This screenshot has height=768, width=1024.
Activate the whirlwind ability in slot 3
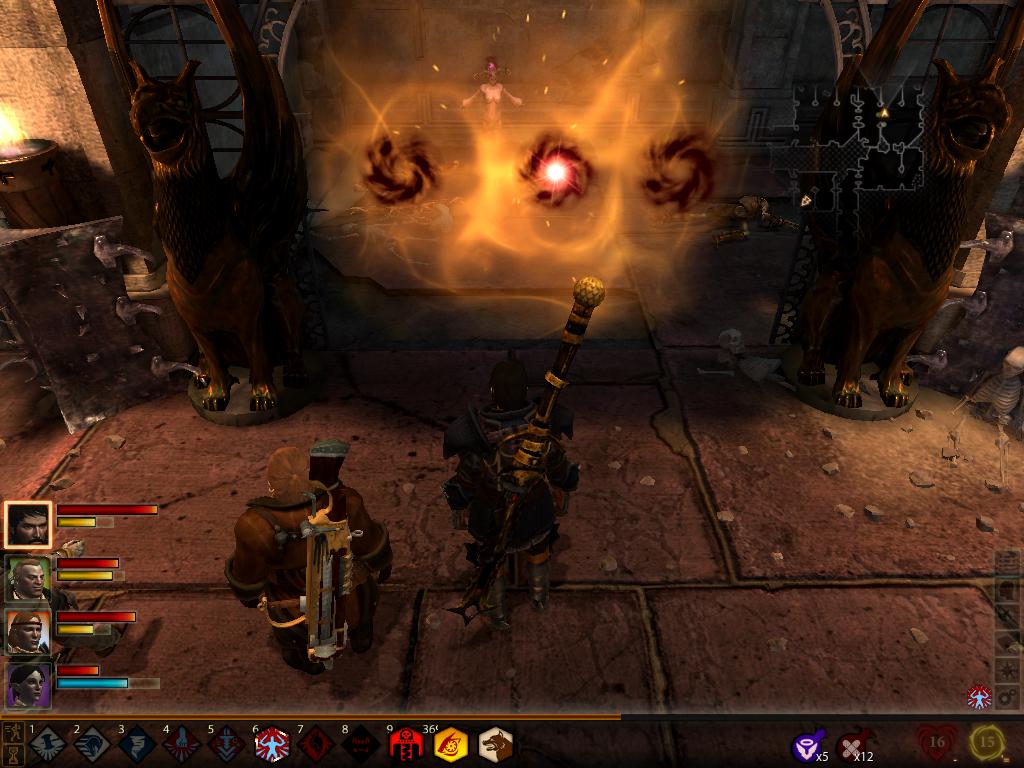137,744
